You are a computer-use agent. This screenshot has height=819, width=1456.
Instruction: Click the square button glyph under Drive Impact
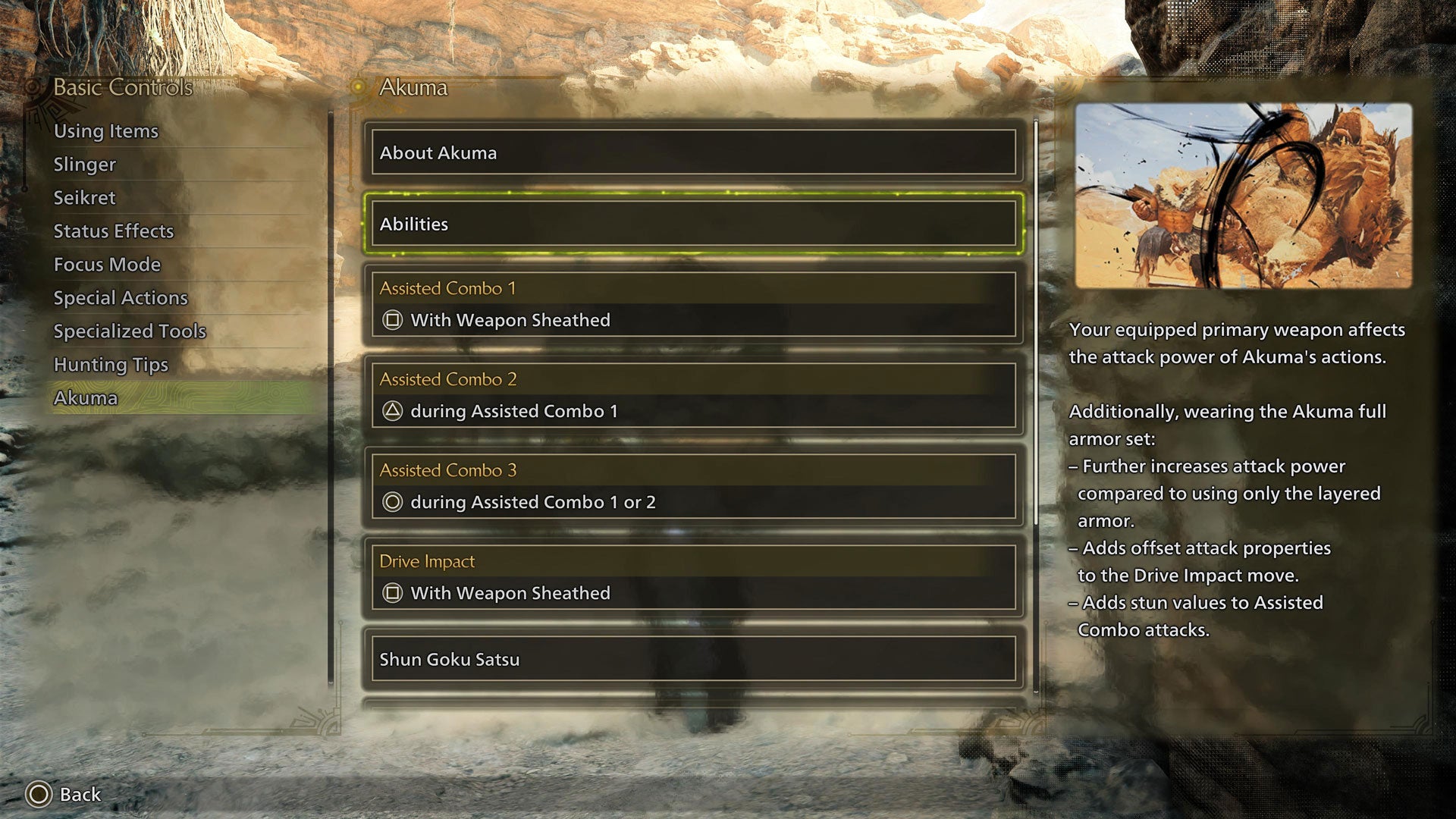coord(392,594)
